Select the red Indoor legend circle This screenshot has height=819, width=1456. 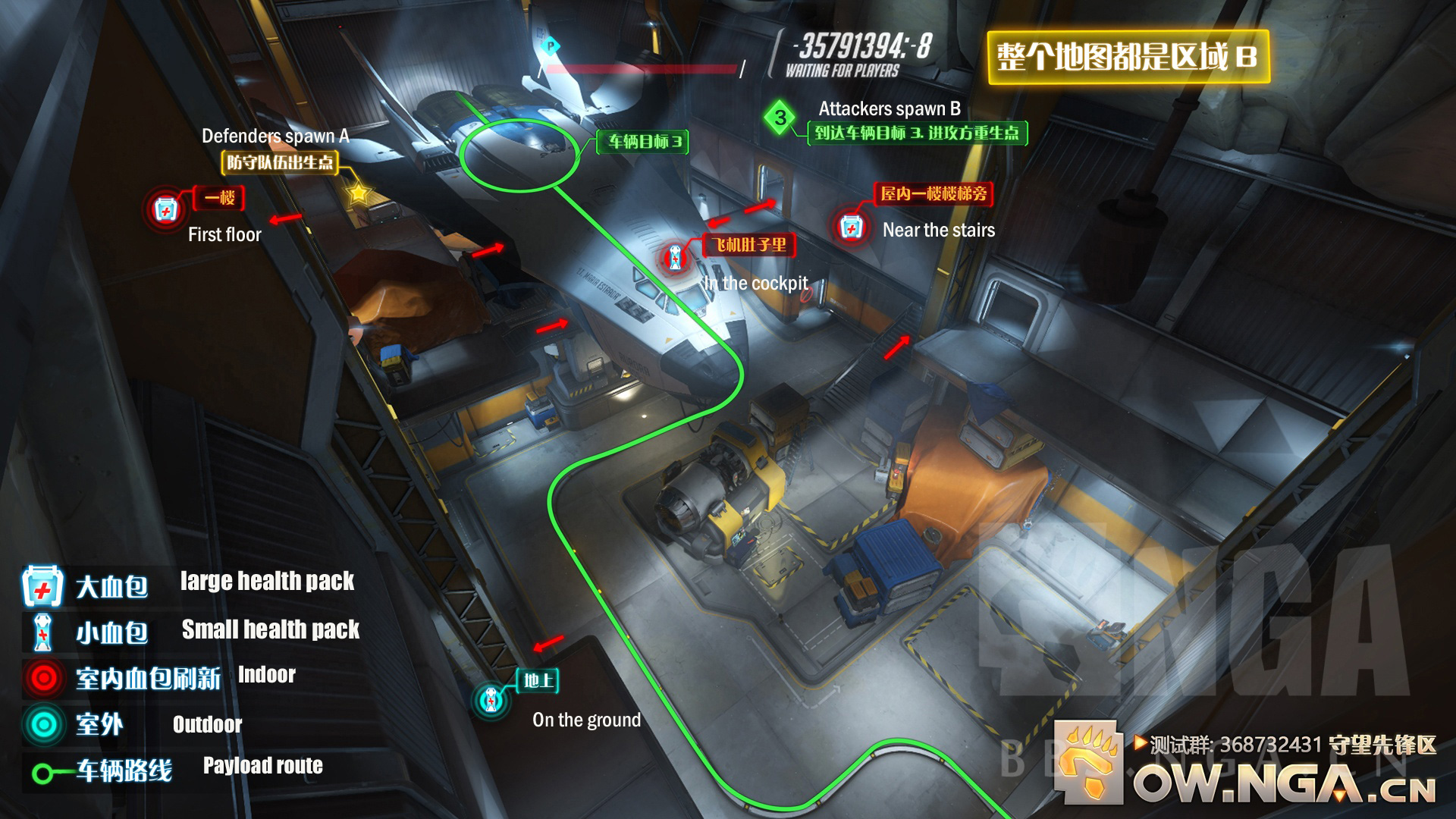[x=44, y=677]
